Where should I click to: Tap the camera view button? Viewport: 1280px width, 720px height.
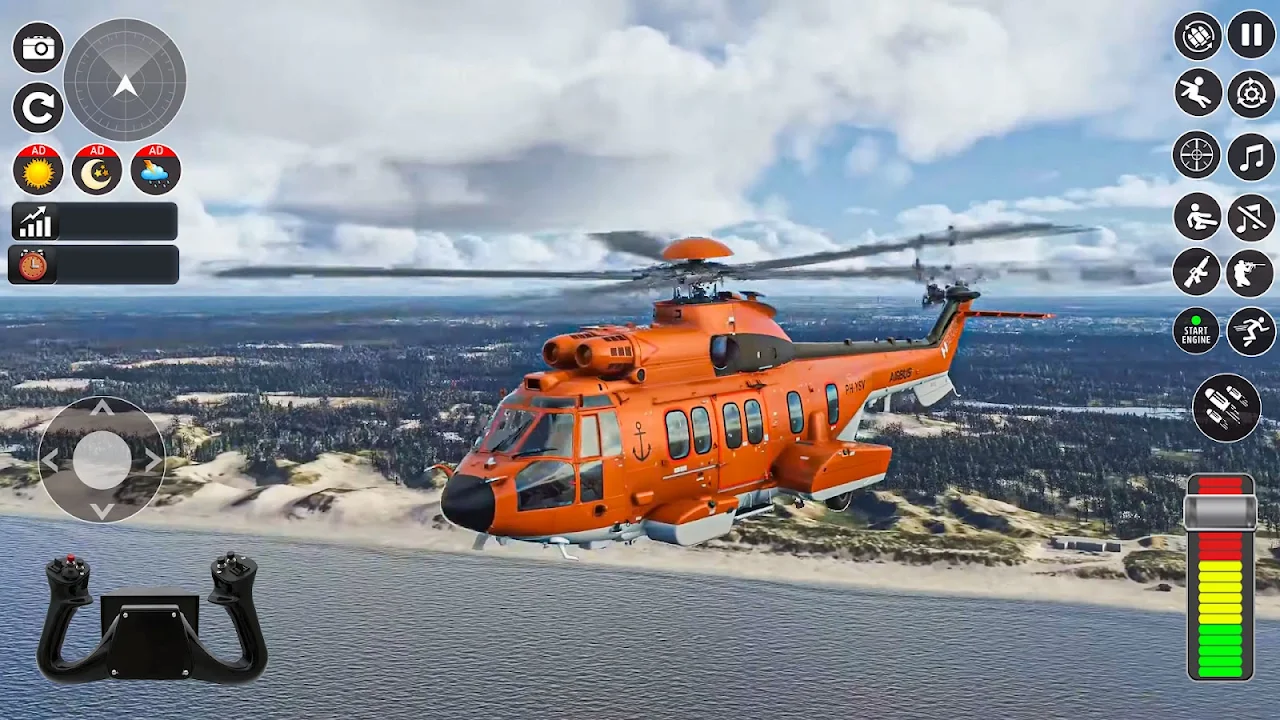38,48
